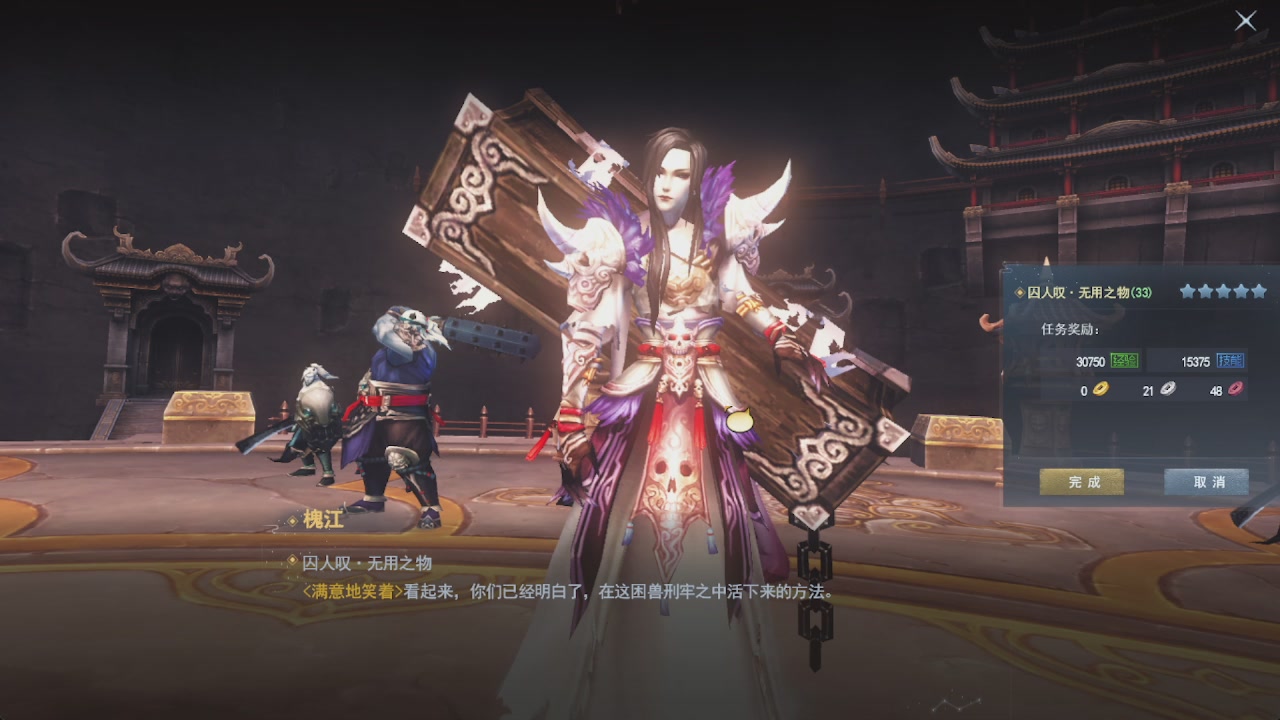1280x720 pixels.
Task: Click the pink coin reward icon
Action: pyautogui.click(x=1234, y=391)
